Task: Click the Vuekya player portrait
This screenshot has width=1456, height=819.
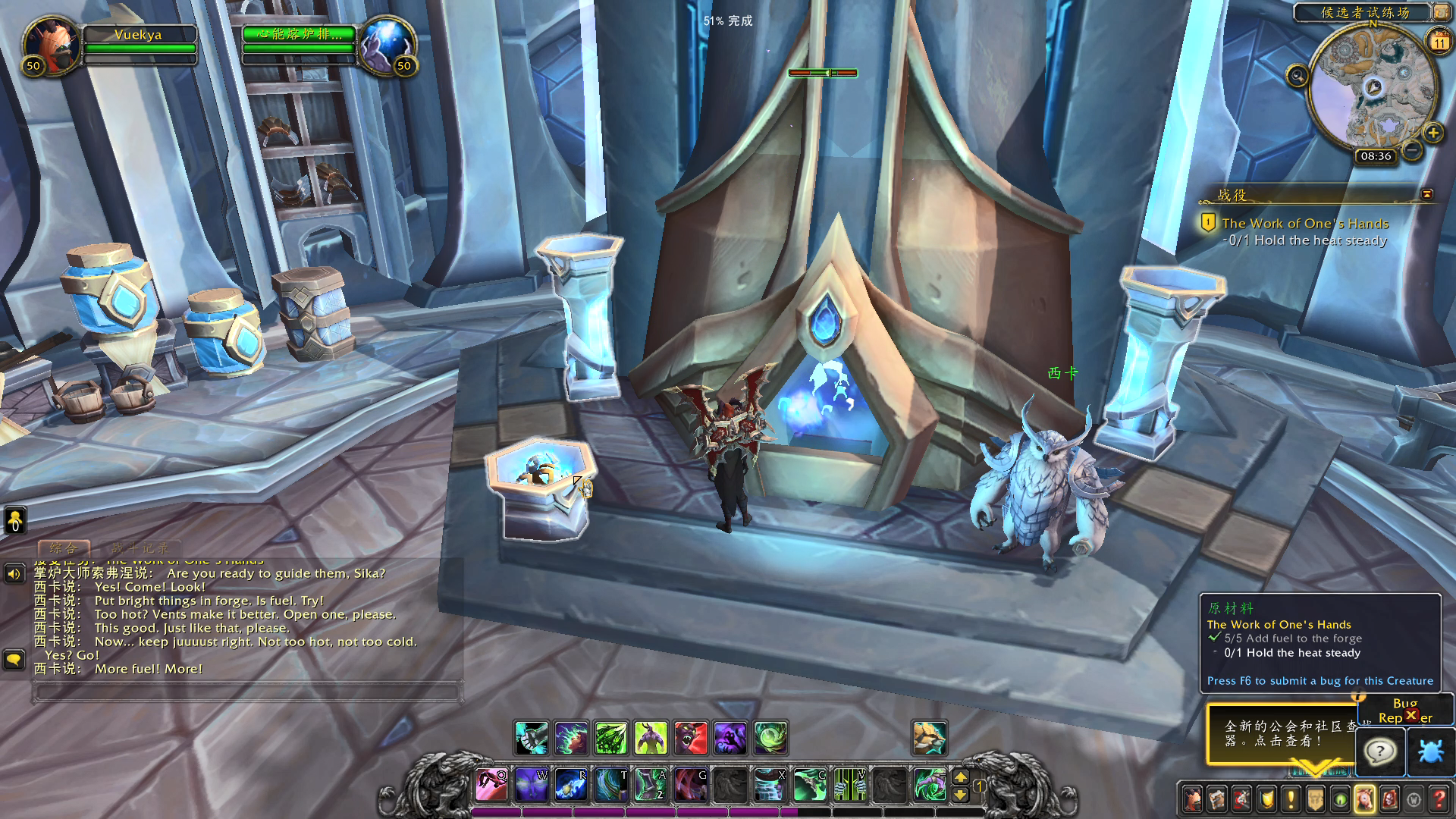Action: (51, 44)
